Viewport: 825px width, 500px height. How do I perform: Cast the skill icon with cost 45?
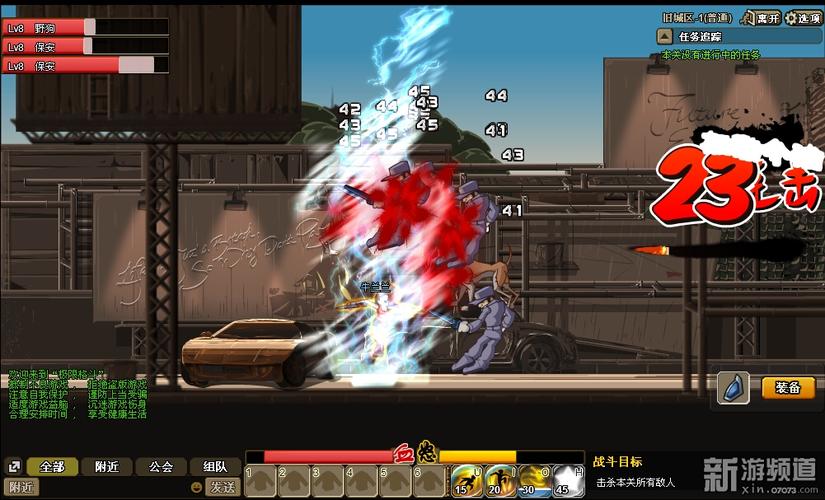point(568,480)
